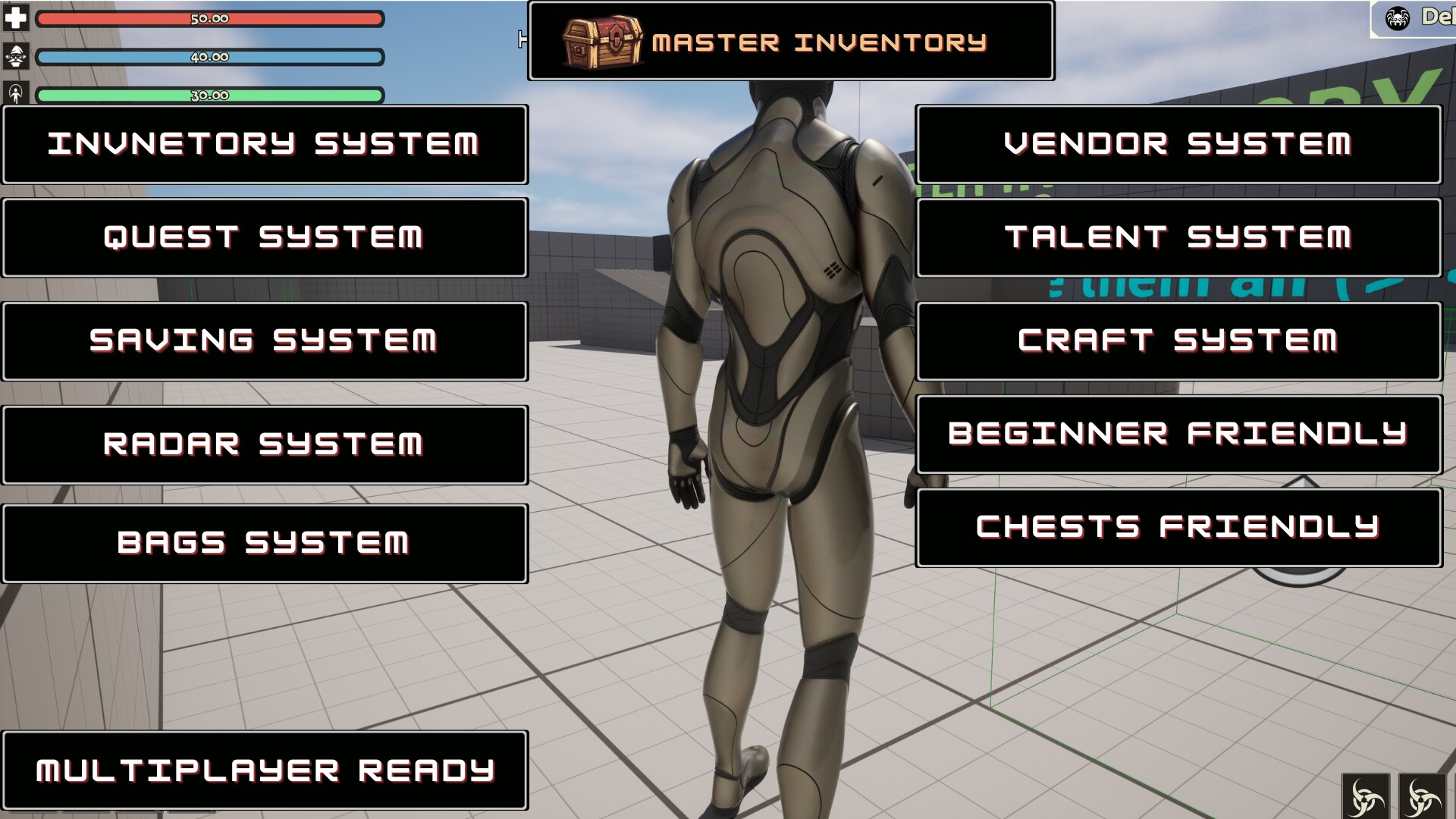The height and width of the screenshot is (819, 1456).
Task: Open the Invnetory System panel
Action: tap(265, 144)
